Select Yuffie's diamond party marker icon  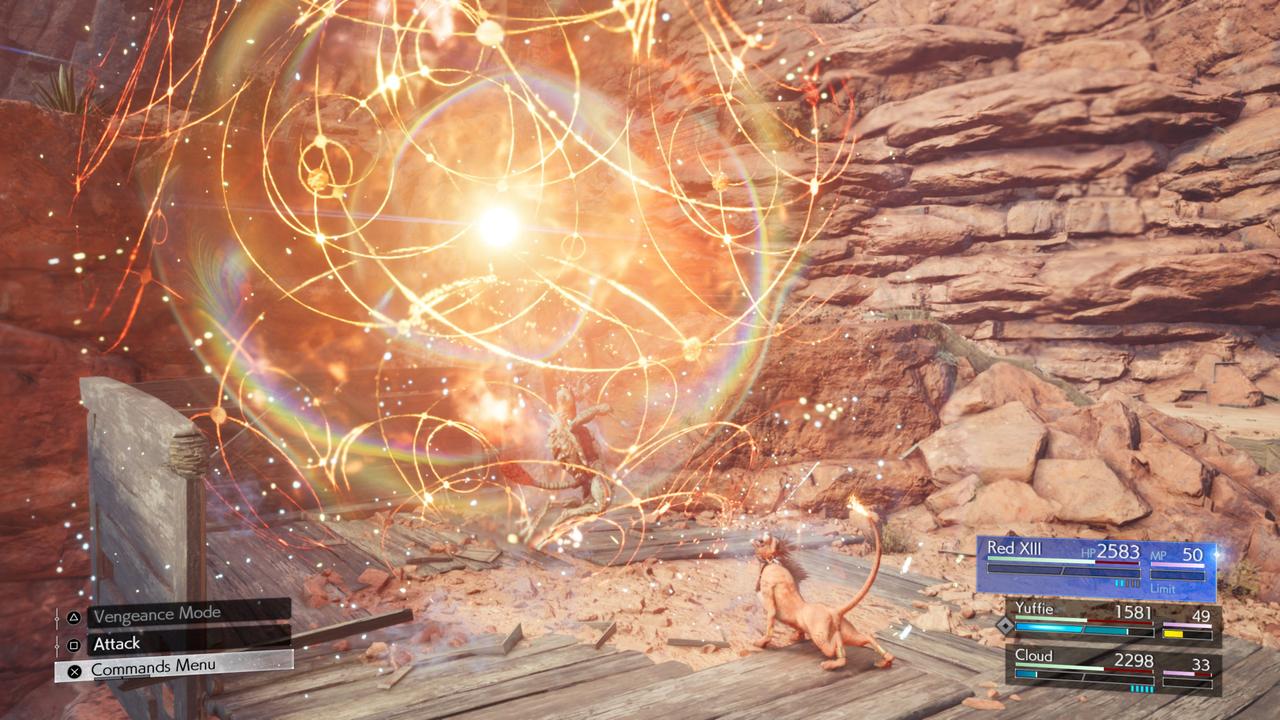[1005, 626]
